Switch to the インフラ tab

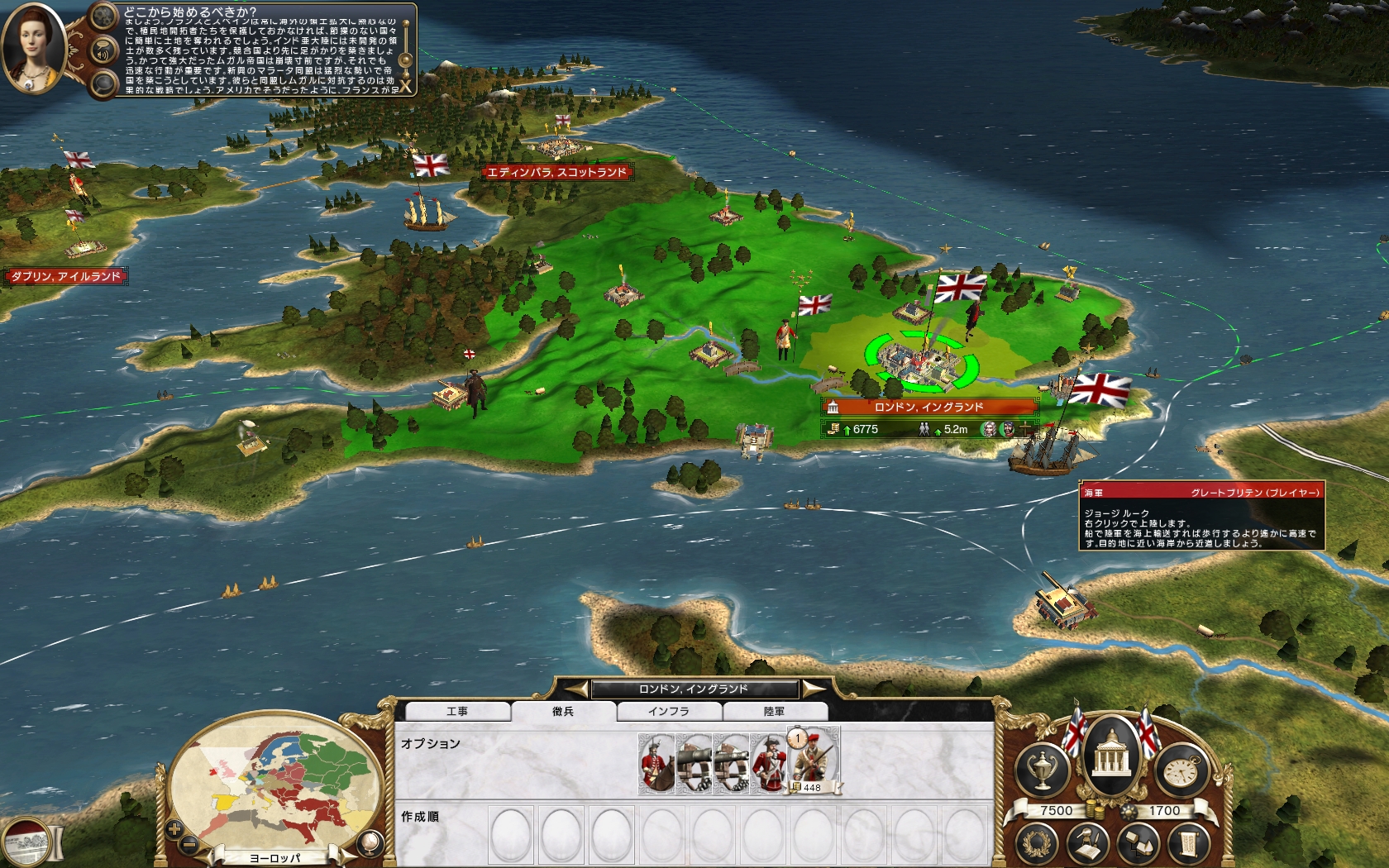(668, 712)
